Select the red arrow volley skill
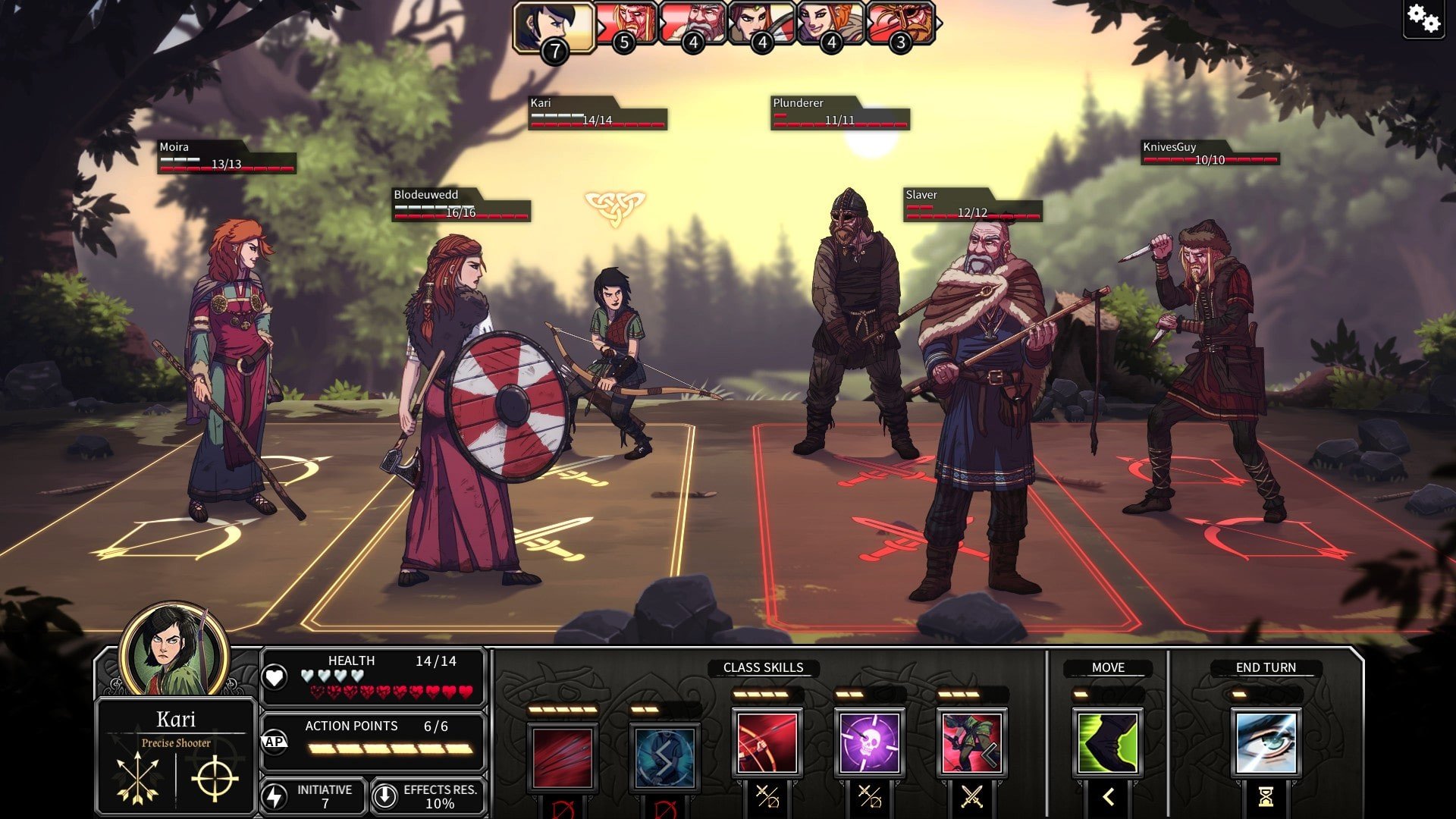The height and width of the screenshot is (819, 1456). pyautogui.click(x=562, y=757)
